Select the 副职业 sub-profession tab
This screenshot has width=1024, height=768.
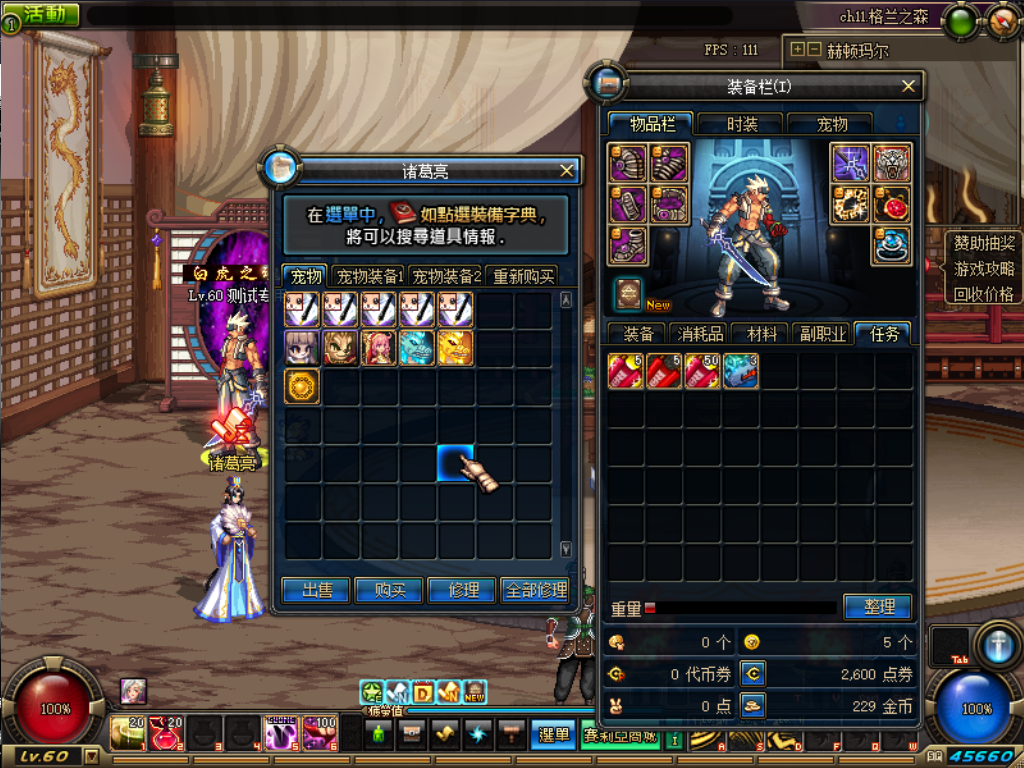click(x=821, y=335)
